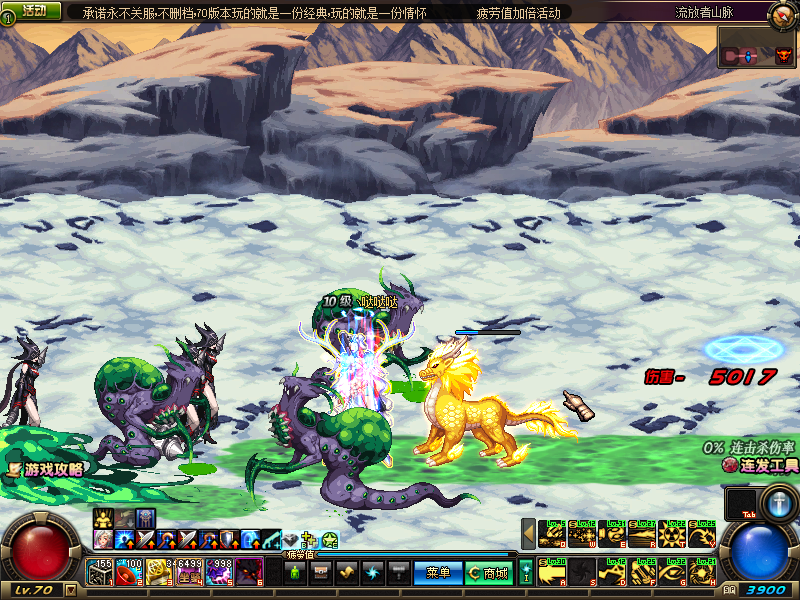Open the 商城 cash shop

pos(489,572)
